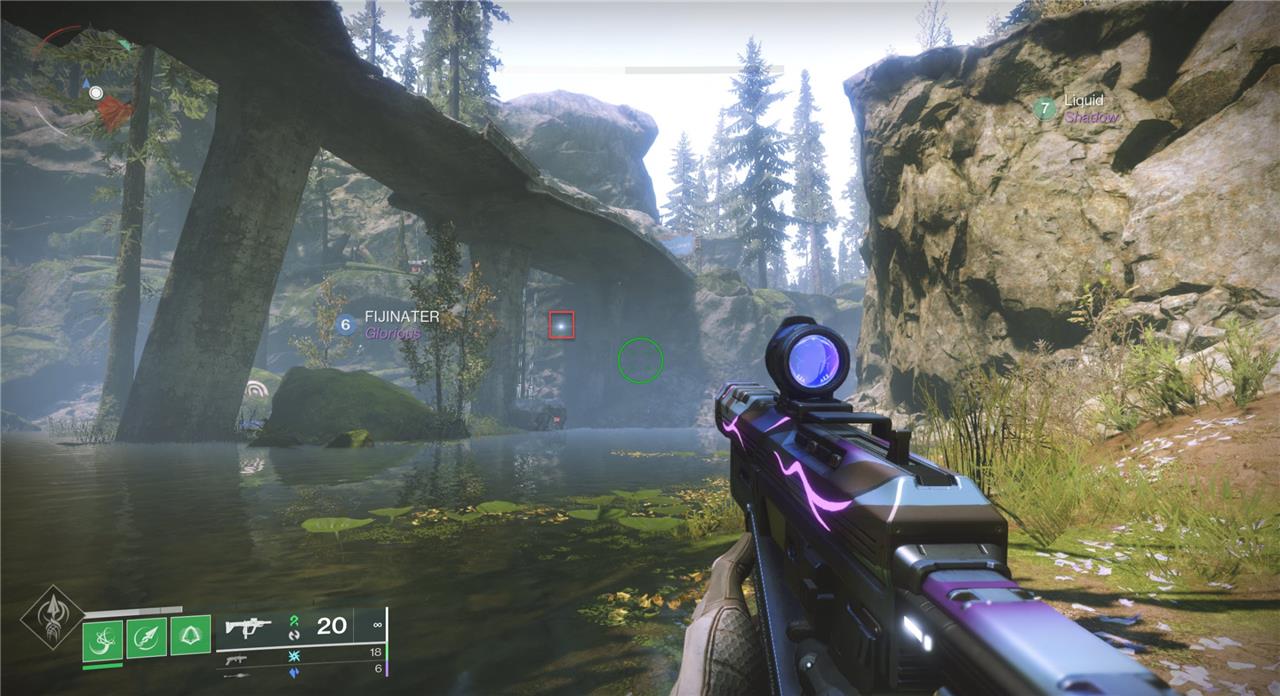Activate the grenade ability with swirling tendrils
The height and width of the screenshot is (696, 1280).
coord(102,637)
